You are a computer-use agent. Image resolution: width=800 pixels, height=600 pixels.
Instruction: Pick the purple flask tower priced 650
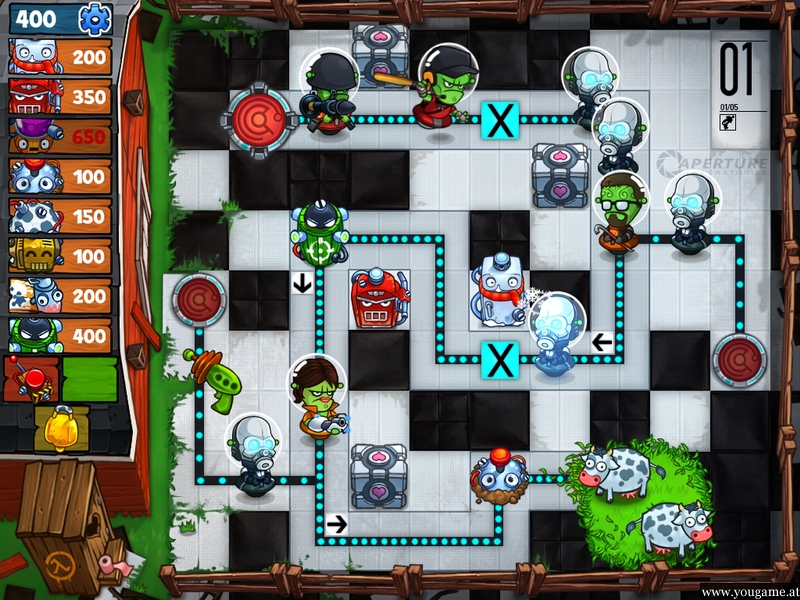[60, 137]
